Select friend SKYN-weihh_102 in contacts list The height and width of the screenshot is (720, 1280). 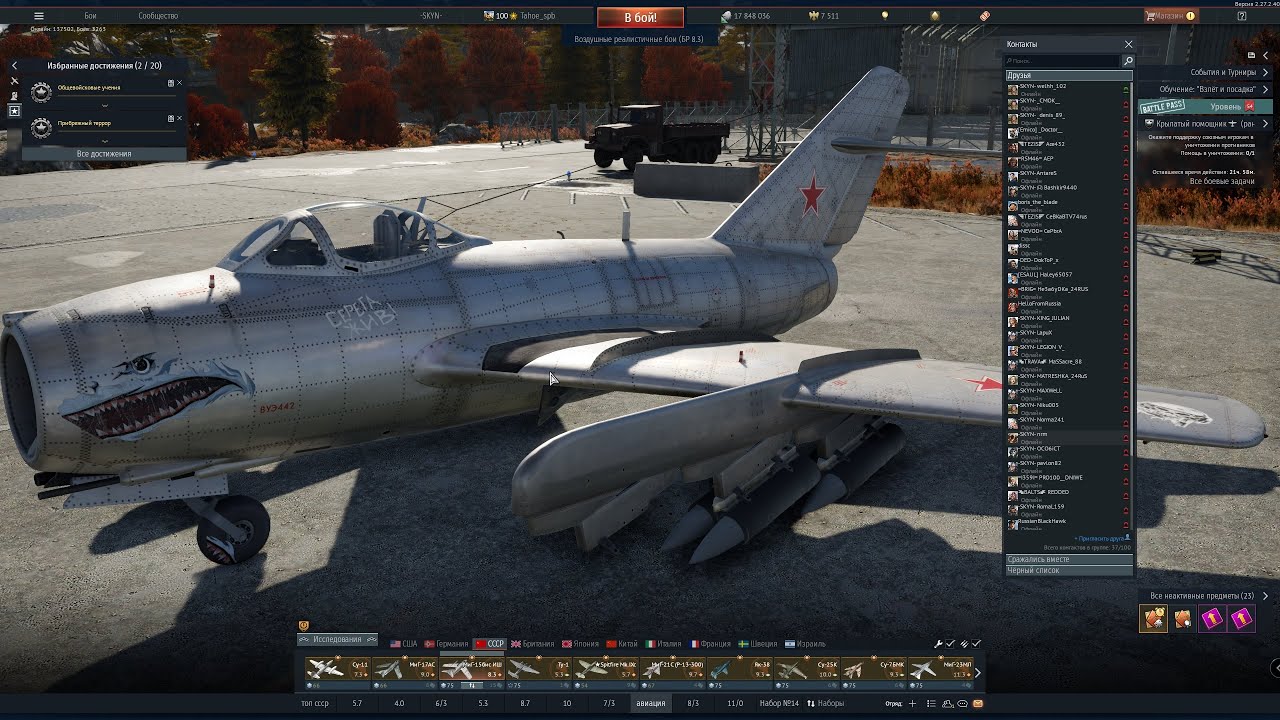[x=1043, y=87]
